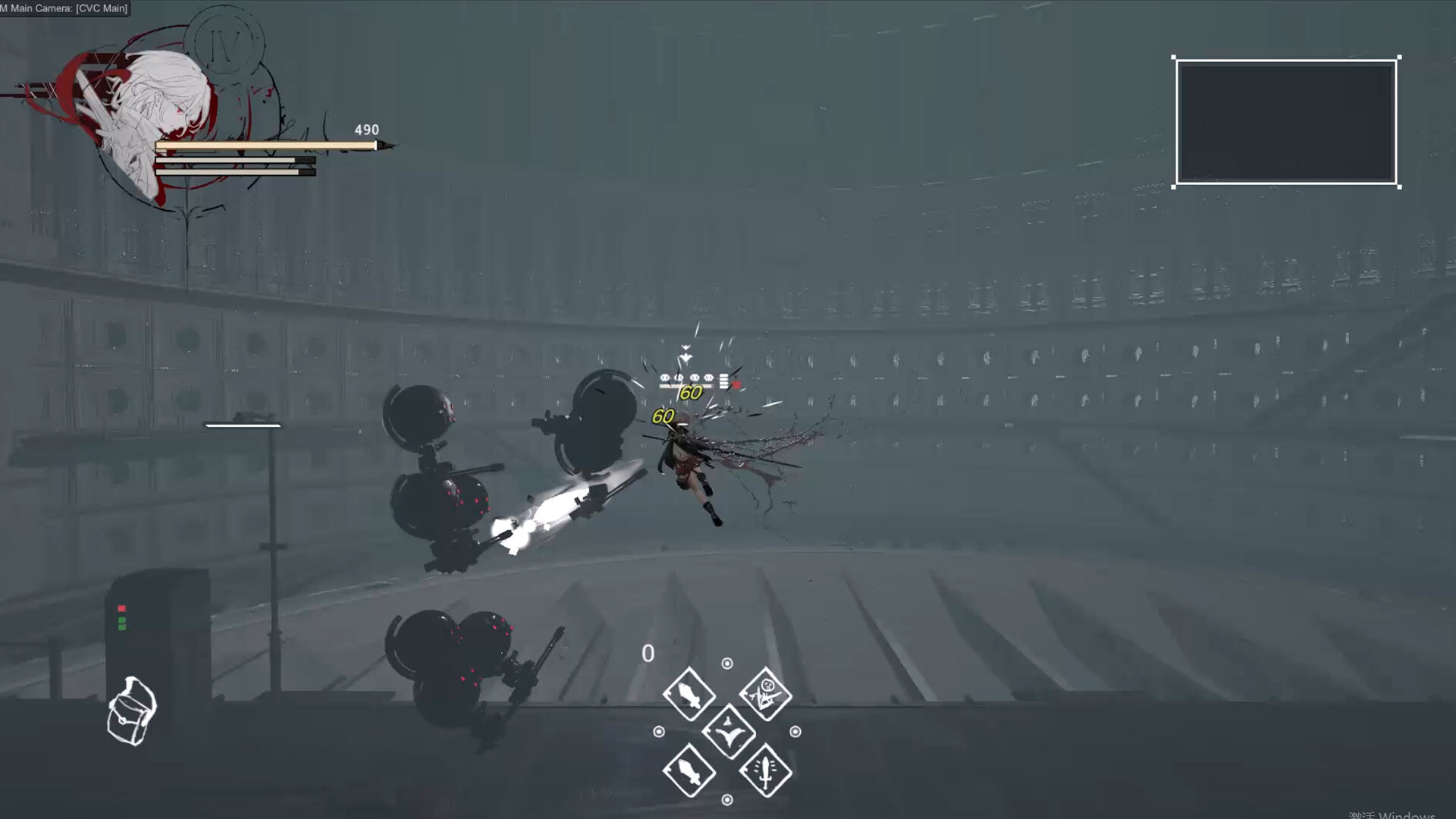Activate the glowing sword skill icon
The image size is (1456, 819).
click(x=766, y=770)
